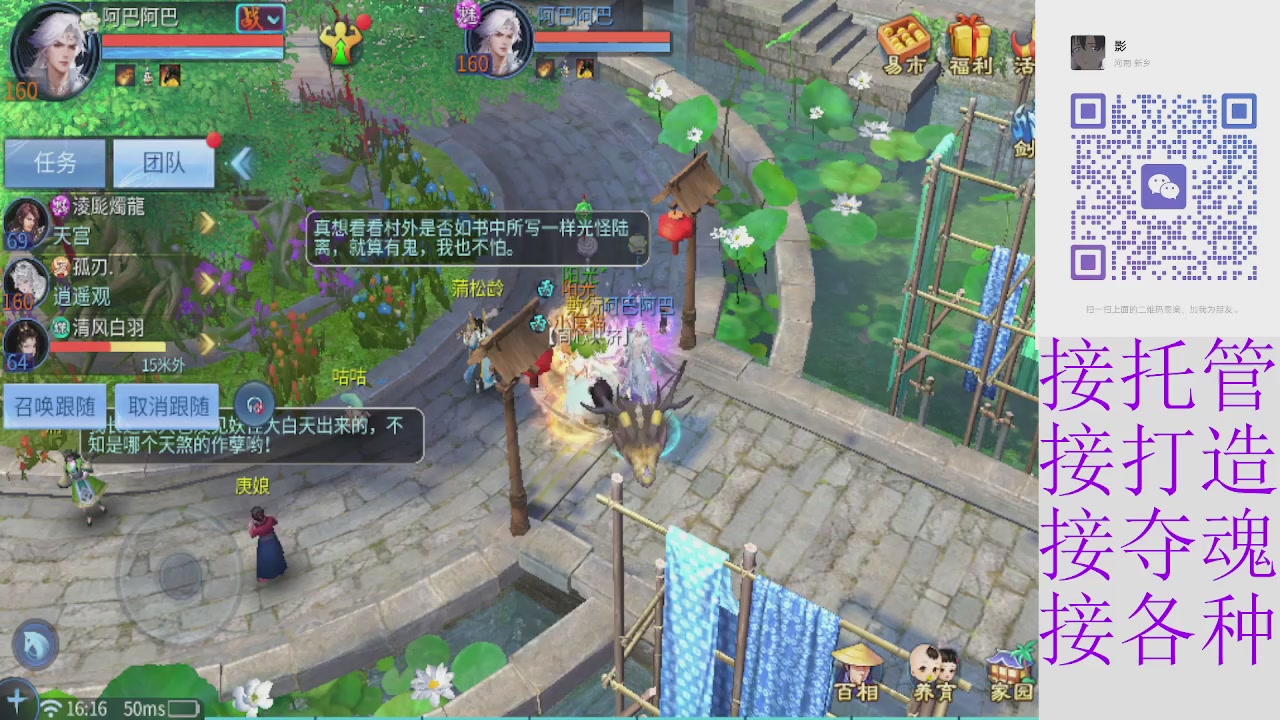1280x720 pixels.
Task: Switch to the 任务 tab
Action: [55, 163]
